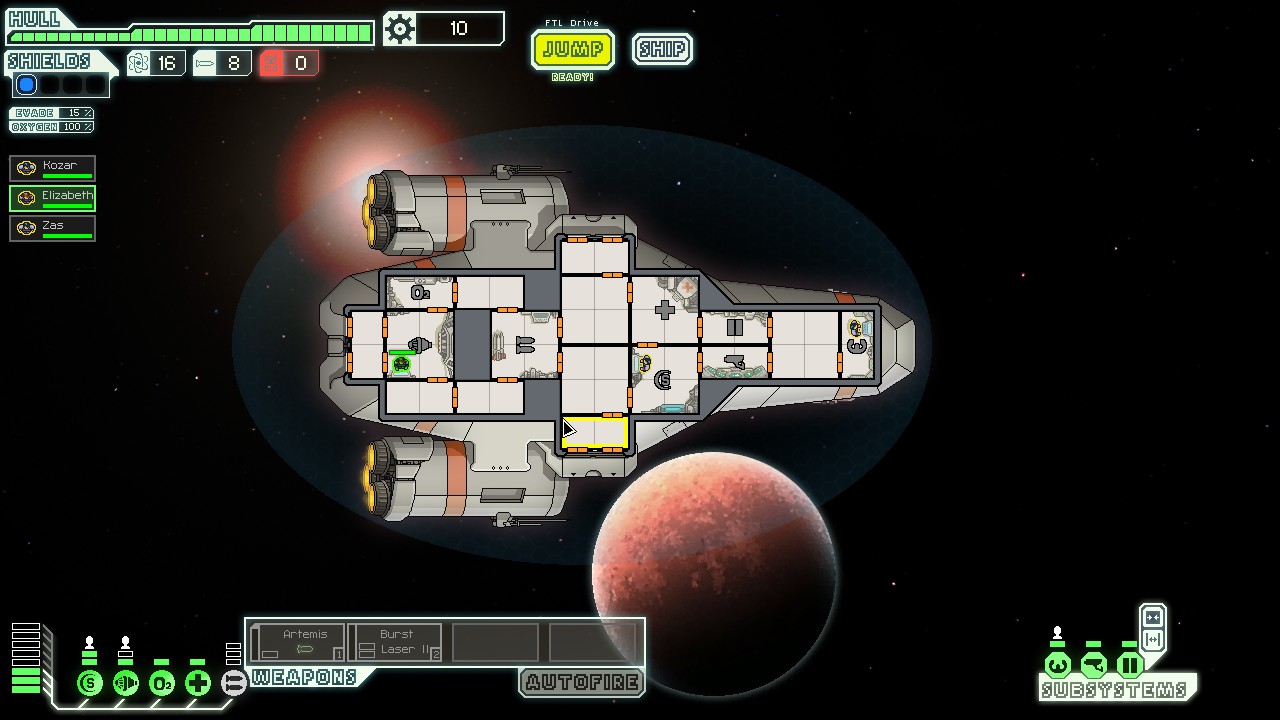Select crew member Kozar
1280x720 pixels.
click(53, 167)
